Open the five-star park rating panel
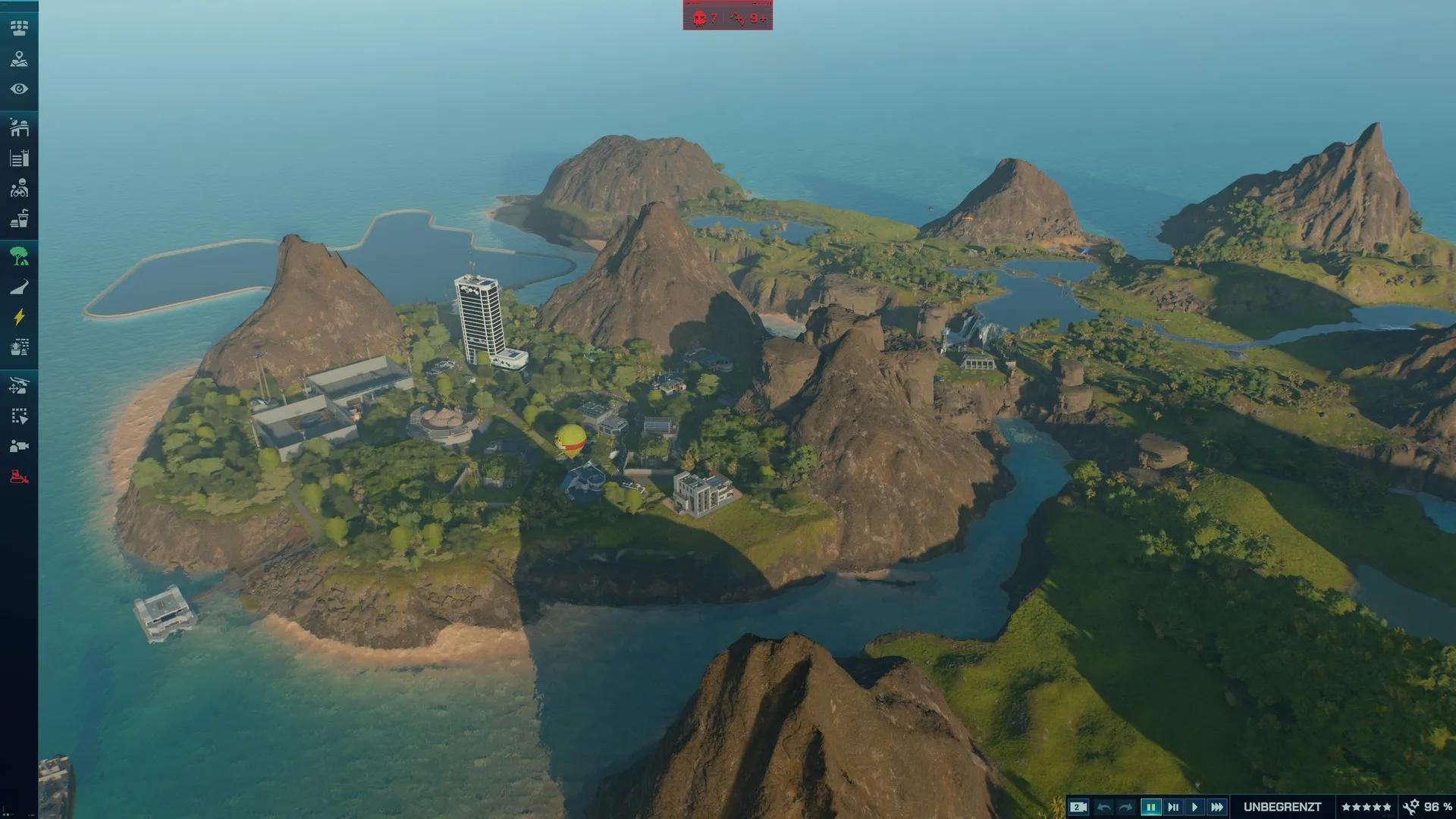This screenshot has width=1456, height=819. coord(1366,807)
